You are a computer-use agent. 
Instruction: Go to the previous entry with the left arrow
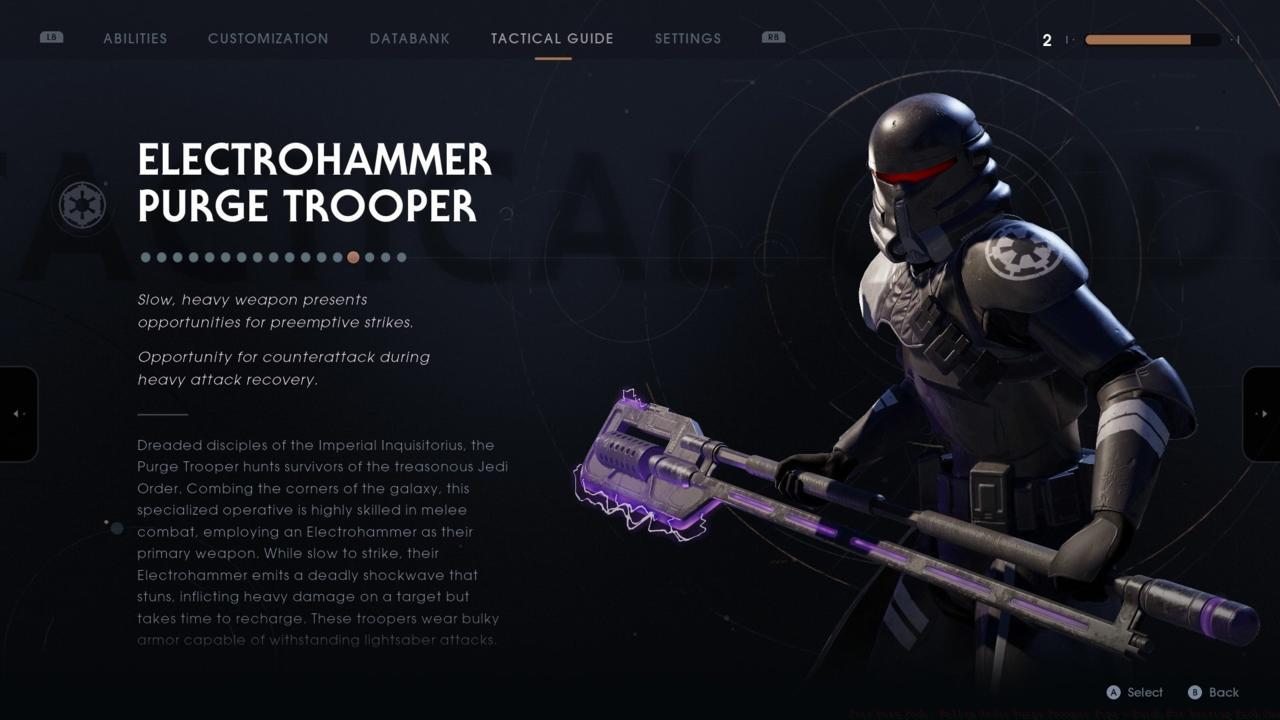(16, 413)
